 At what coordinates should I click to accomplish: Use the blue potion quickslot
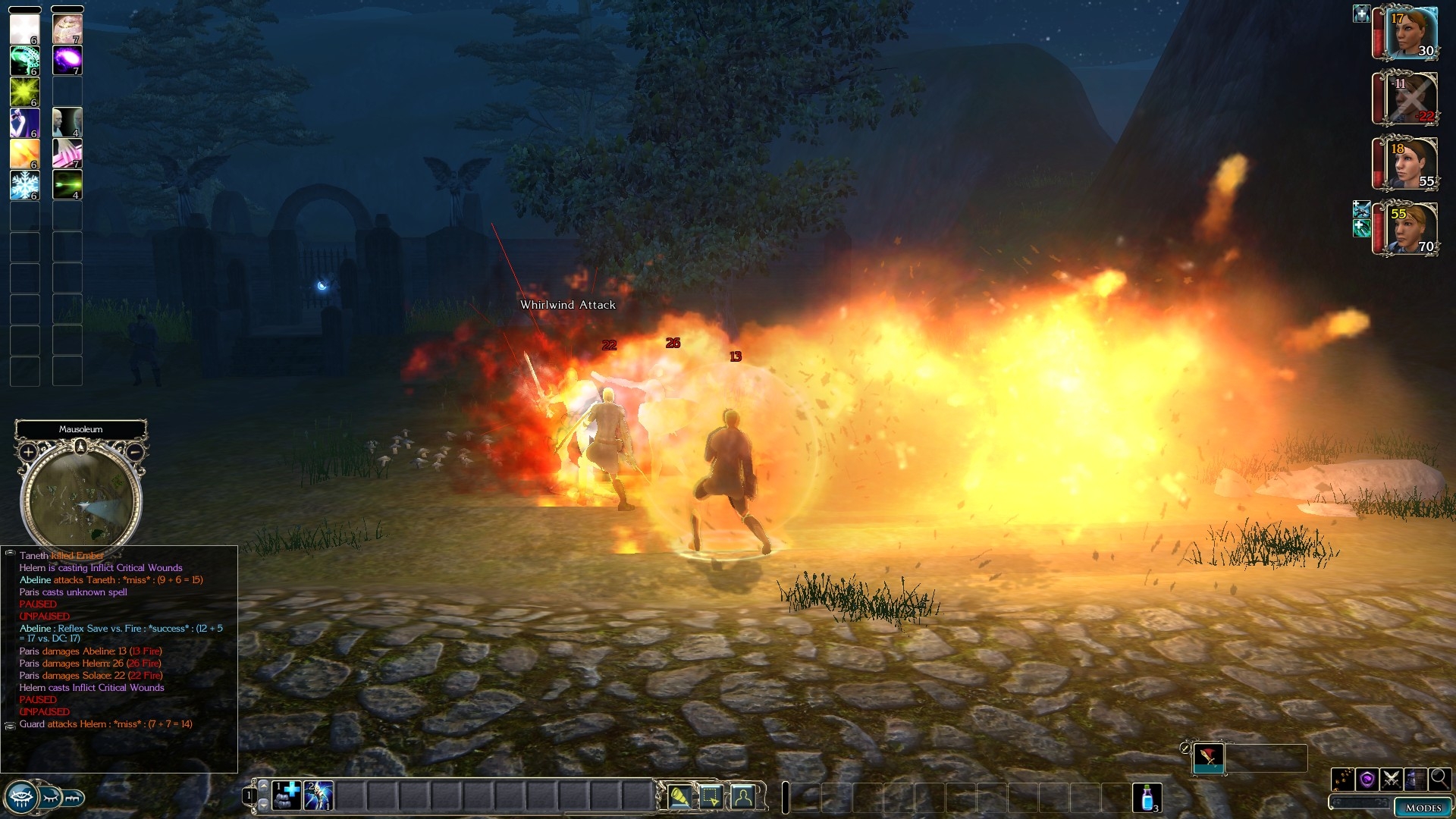pos(1147,797)
